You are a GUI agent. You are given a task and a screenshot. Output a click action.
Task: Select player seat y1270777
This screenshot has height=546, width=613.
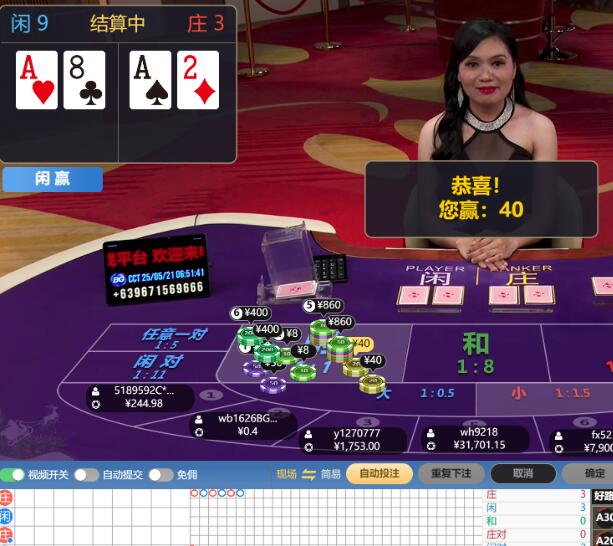[357, 440]
